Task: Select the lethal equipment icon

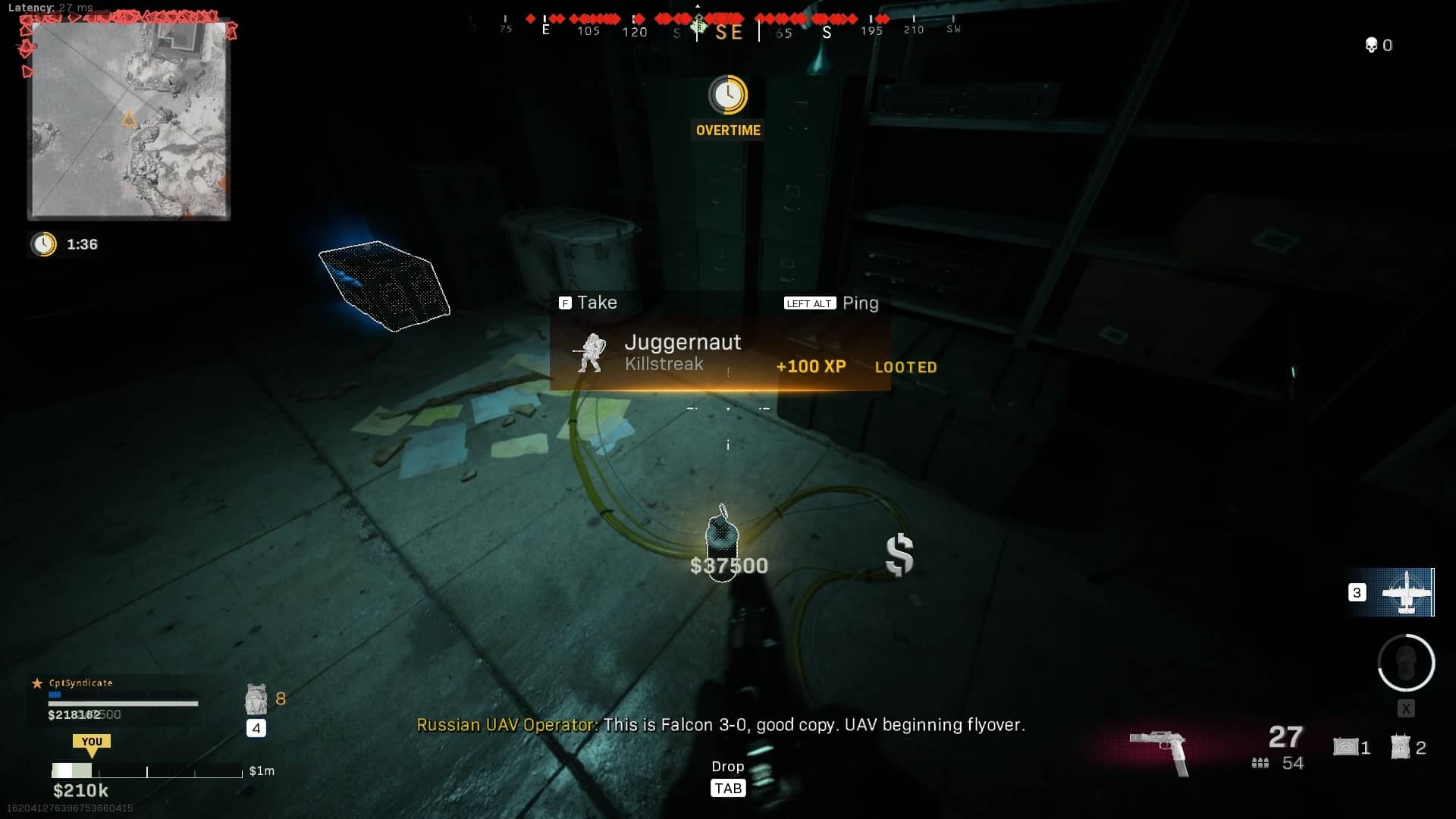Action: point(1346,747)
